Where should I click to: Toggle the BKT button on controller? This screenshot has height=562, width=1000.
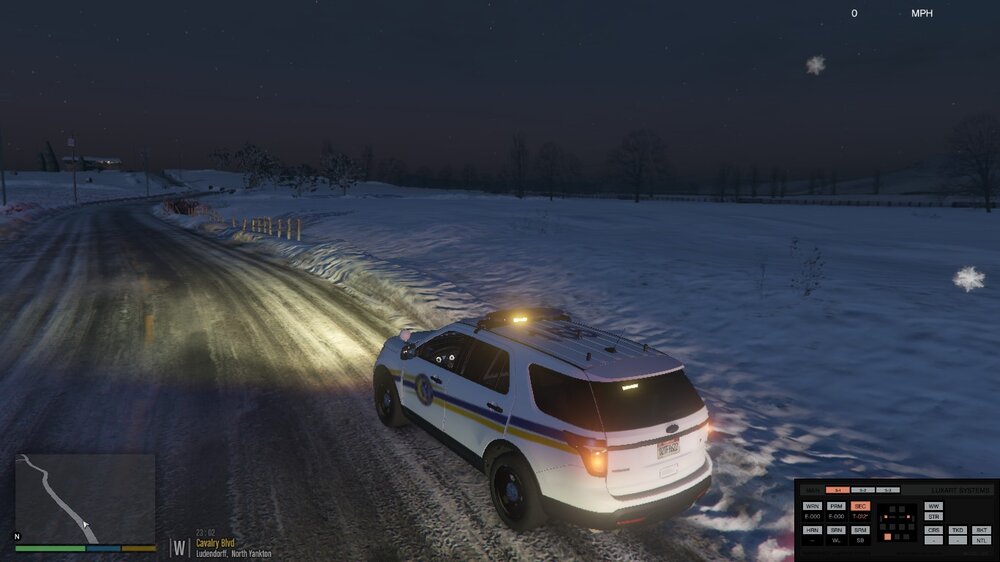(x=982, y=530)
